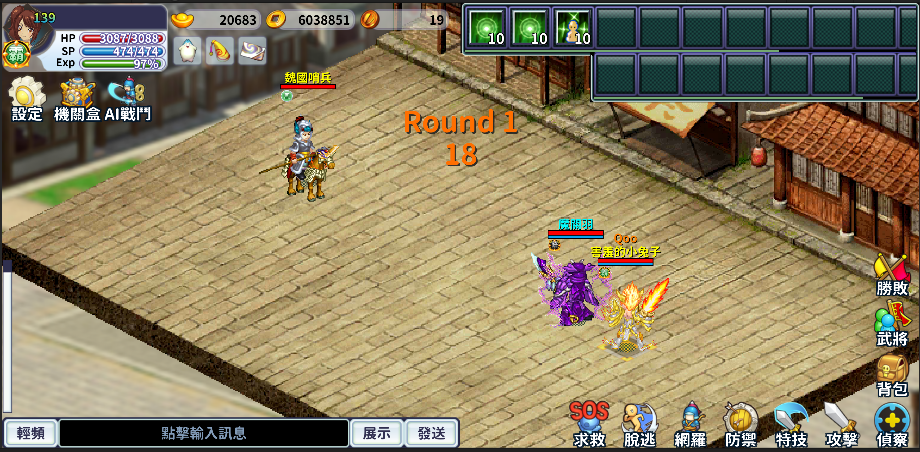Activate the 偵察 scout command

[x=892, y=424]
